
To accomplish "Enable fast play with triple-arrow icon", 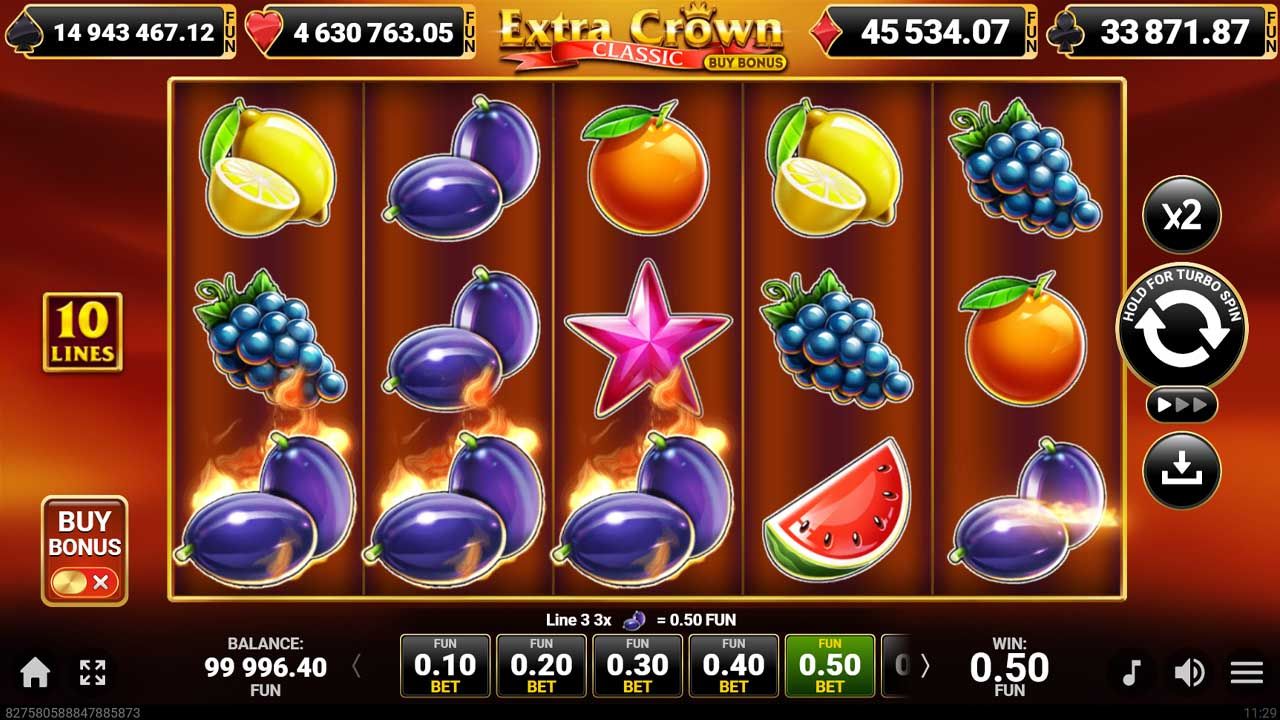I will click(1183, 405).
